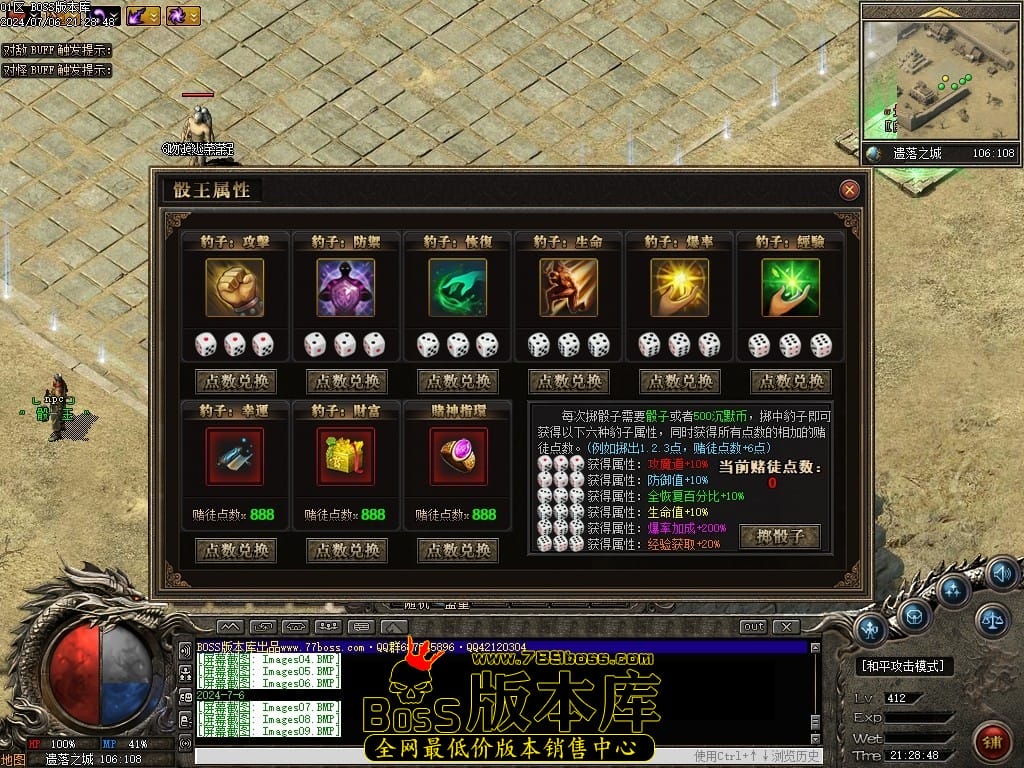This screenshot has height=768, width=1024.
Task: Toggle sound with the speaker button
Action: [x=1001, y=572]
